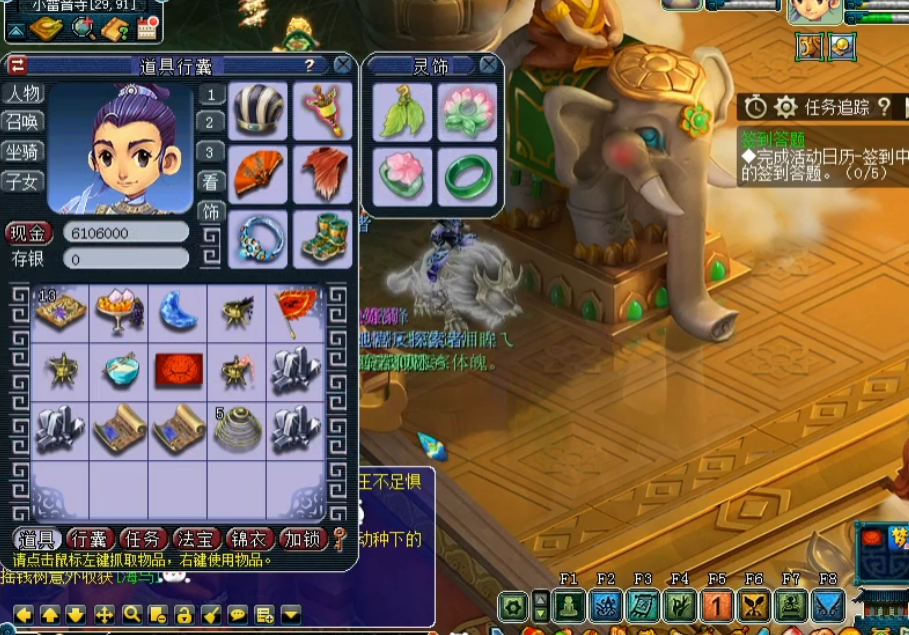This screenshot has height=635, width=909.
Task: Pick the red square item in inventory
Action: point(179,371)
